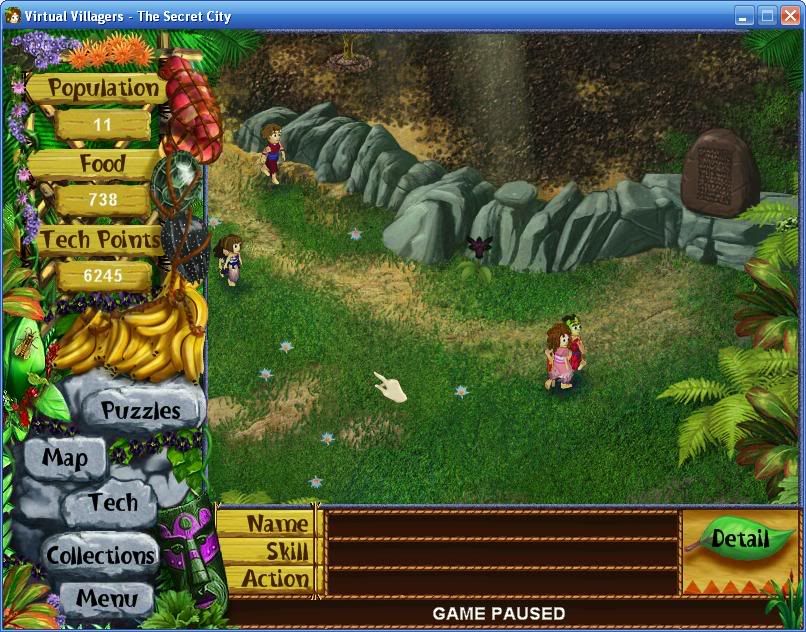
Task: Close the game window
Action: point(789,15)
